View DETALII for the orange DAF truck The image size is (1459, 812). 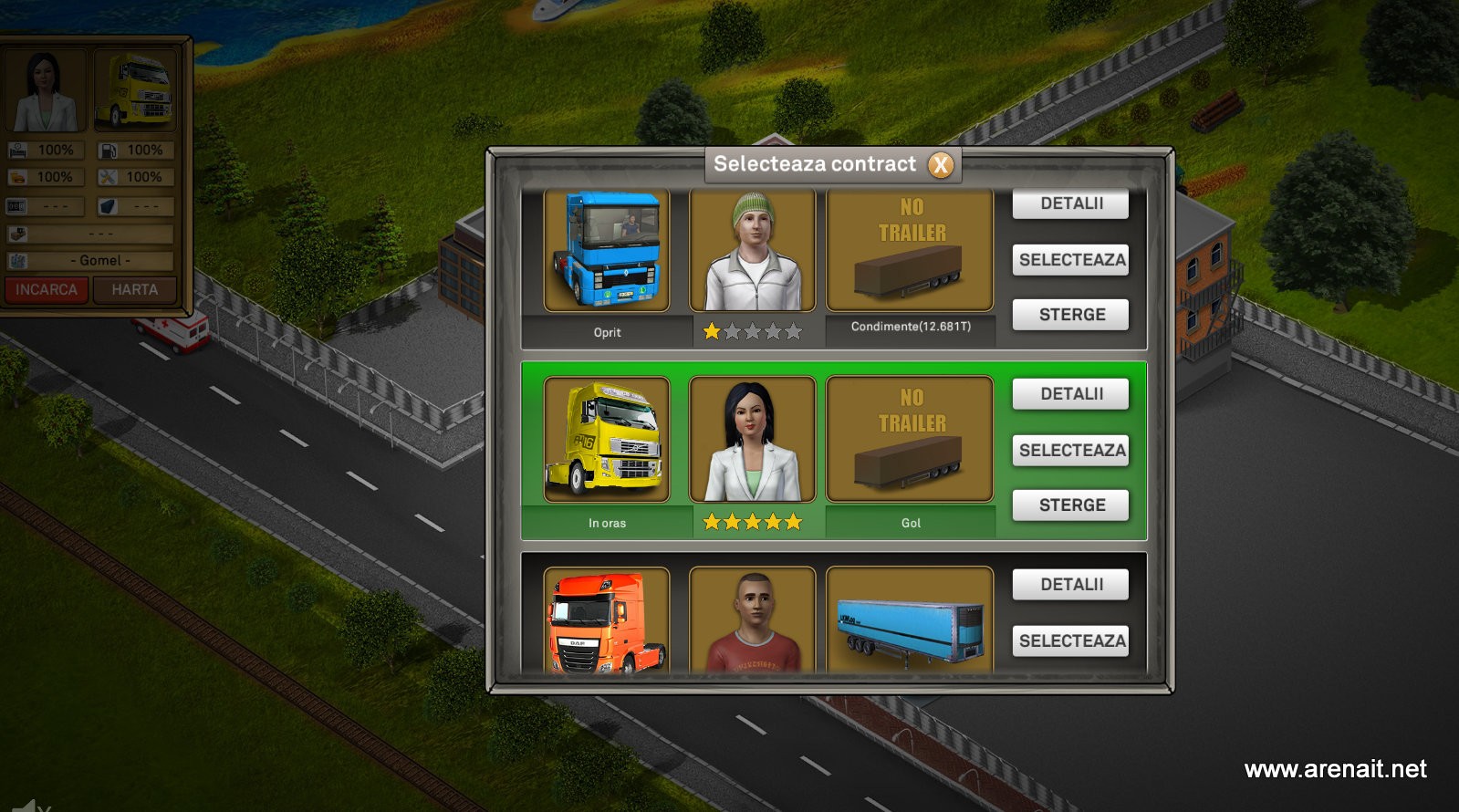(1070, 585)
